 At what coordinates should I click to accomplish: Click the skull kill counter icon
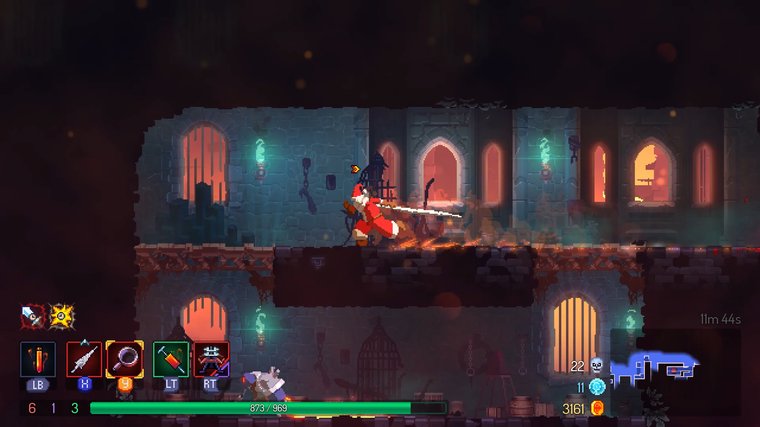597,366
